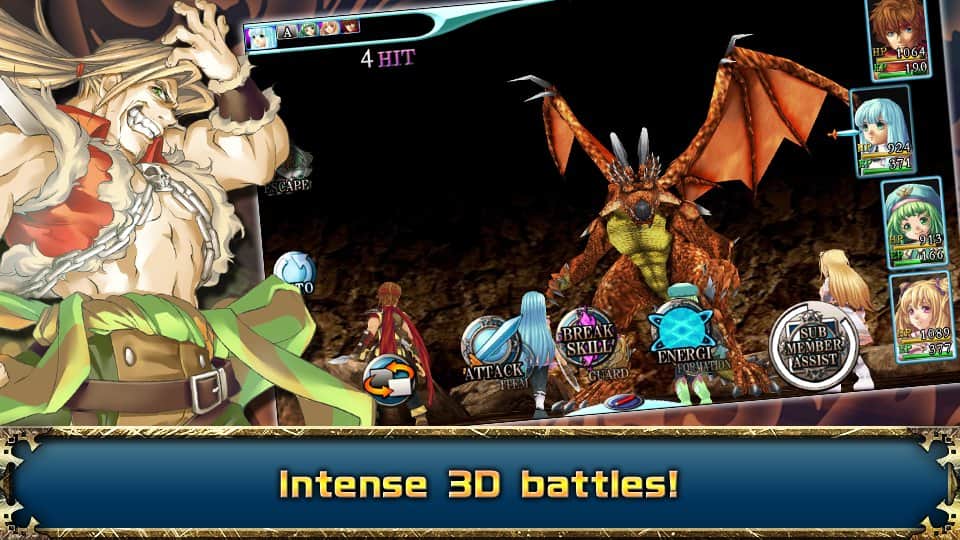Select the Escape option
Image resolution: width=960 pixels, height=540 pixels.
point(291,172)
